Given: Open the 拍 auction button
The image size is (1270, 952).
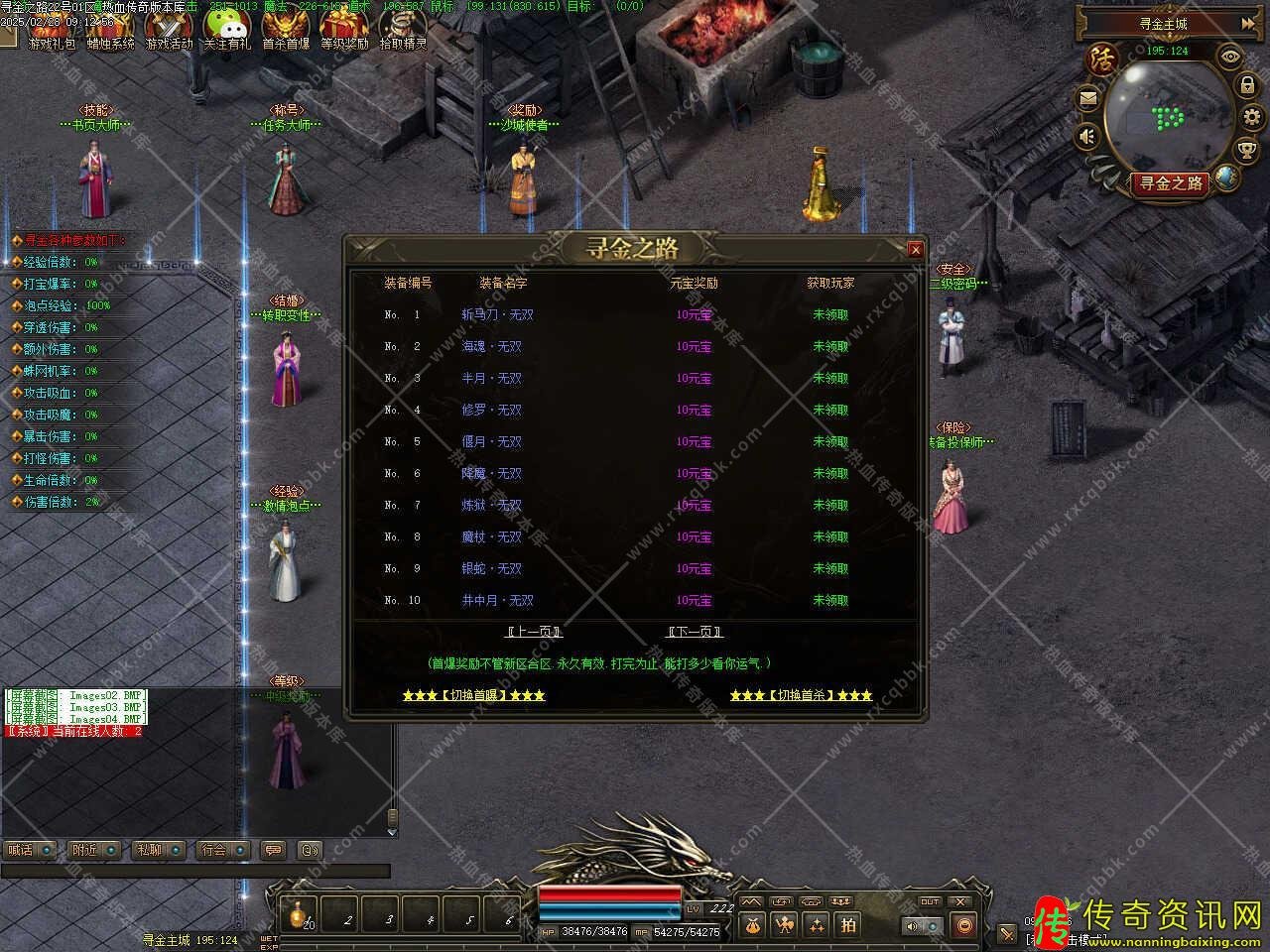Looking at the screenshot, I should point(848,924).
